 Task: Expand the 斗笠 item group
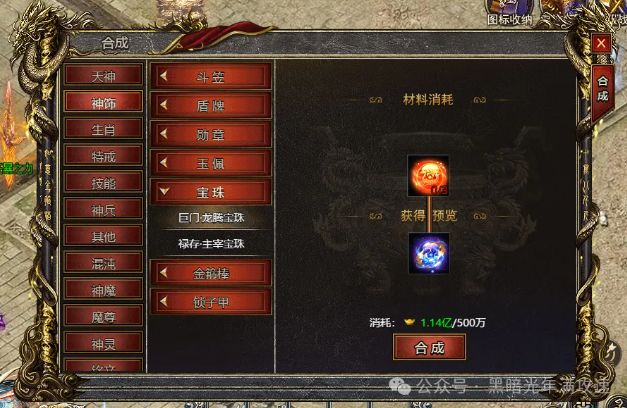[211, 76]
